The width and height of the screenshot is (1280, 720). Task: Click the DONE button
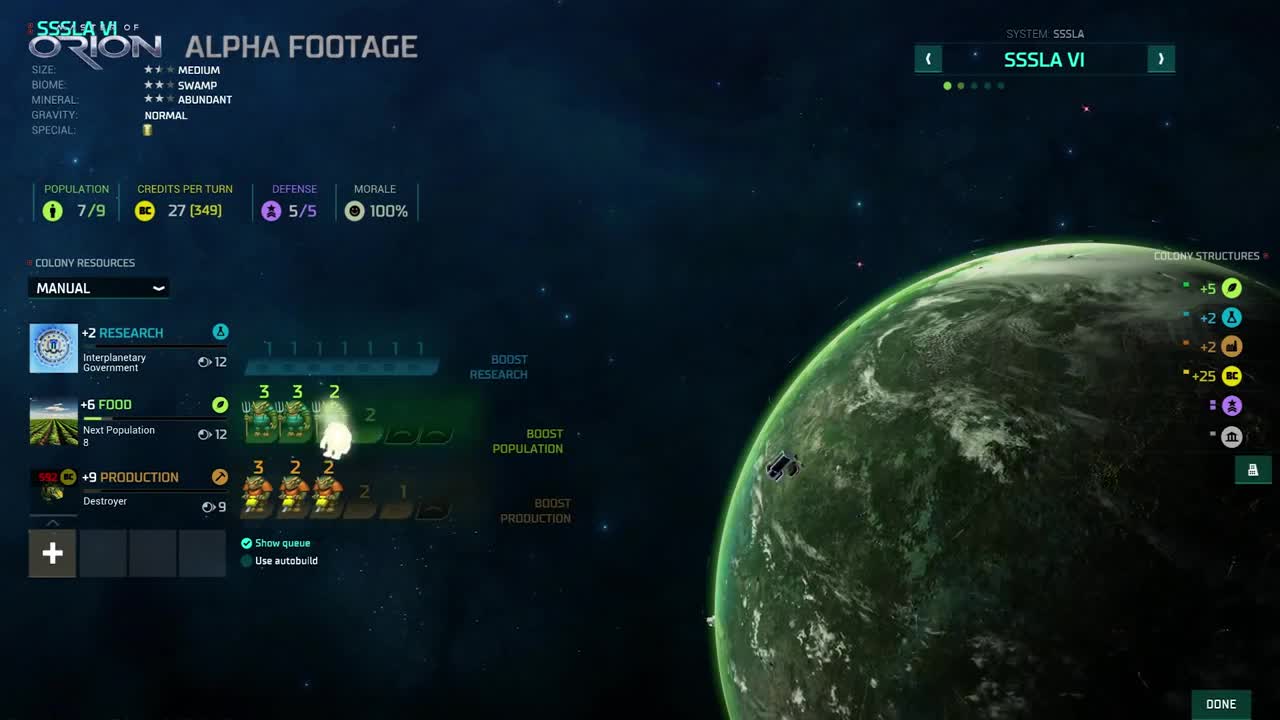pyautogui.click(x=1220, y=704)
